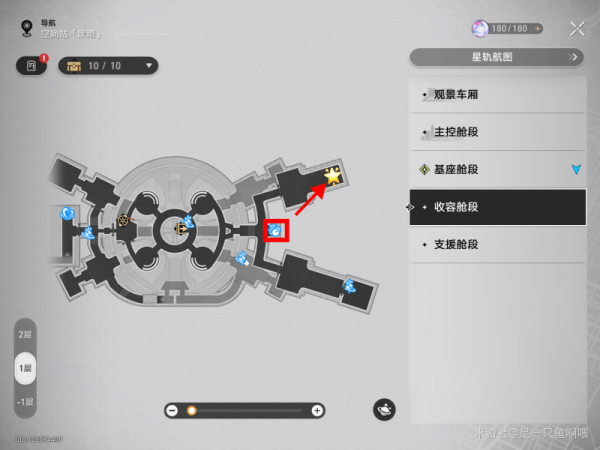Open the treasure chest 10/10 dropdown
Image resolution: width=600 pixels, height=450 pixels.
(109, 66)
